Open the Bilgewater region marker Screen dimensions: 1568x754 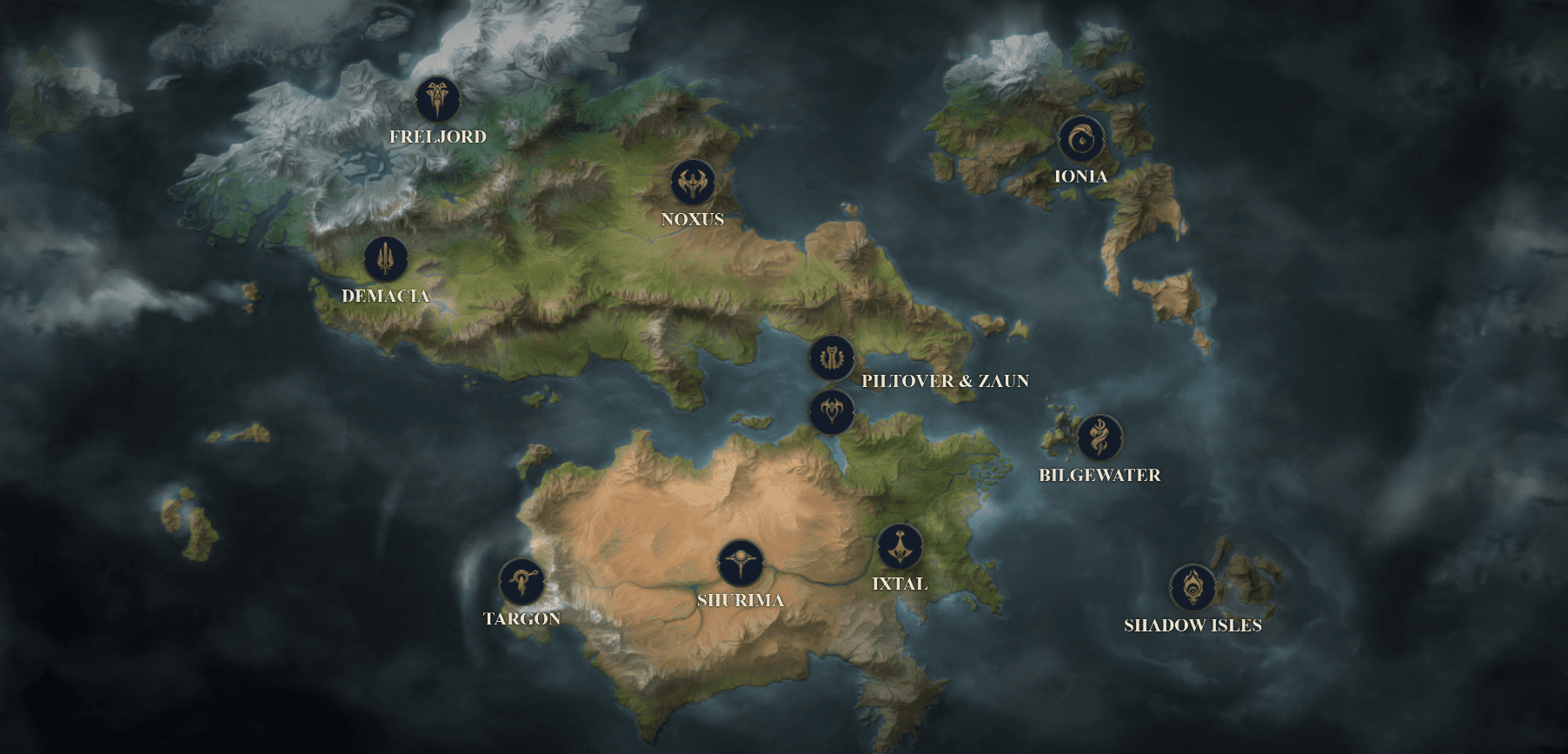tap(1100, 437)
